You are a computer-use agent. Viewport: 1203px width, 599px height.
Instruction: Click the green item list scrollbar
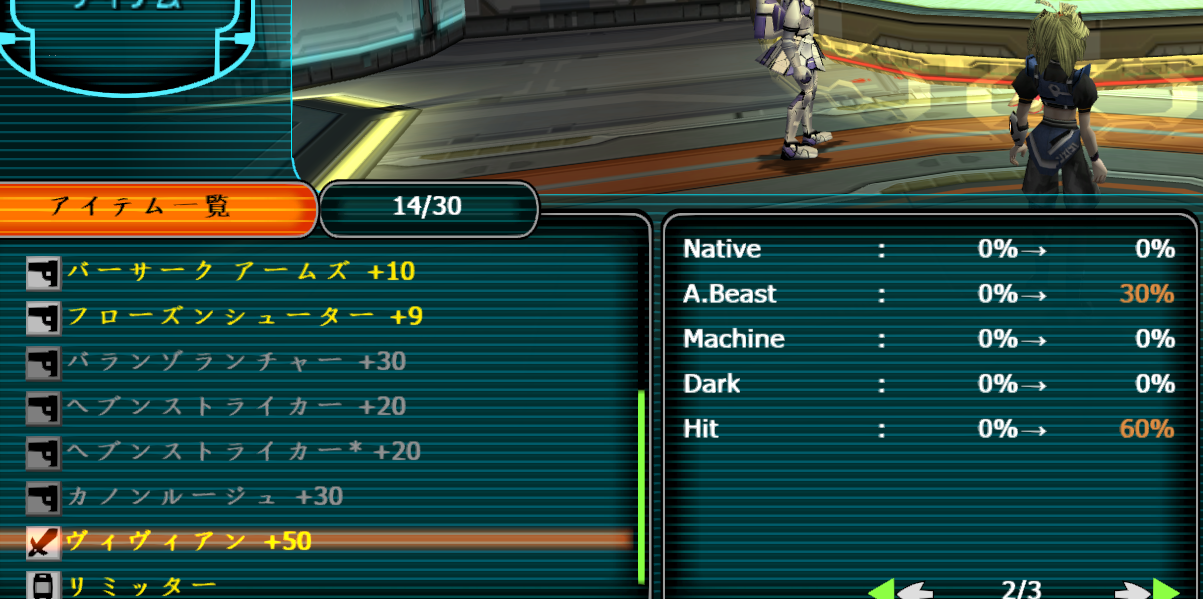click(641, 485)
